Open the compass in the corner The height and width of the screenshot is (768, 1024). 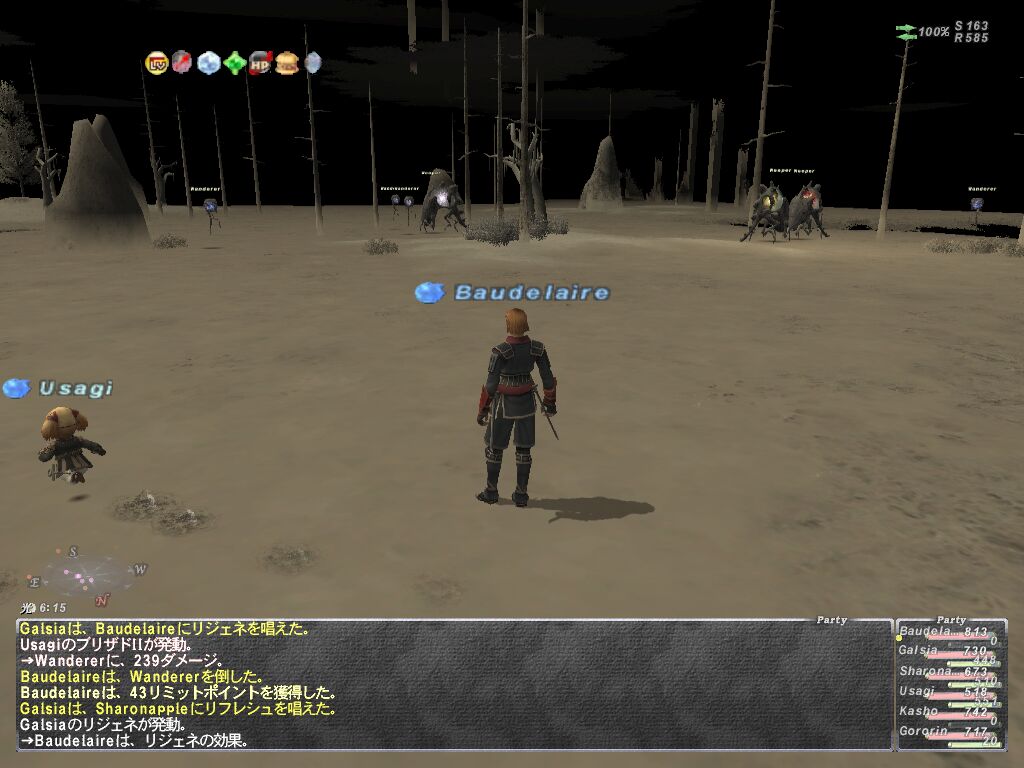(x=88, y=574)
